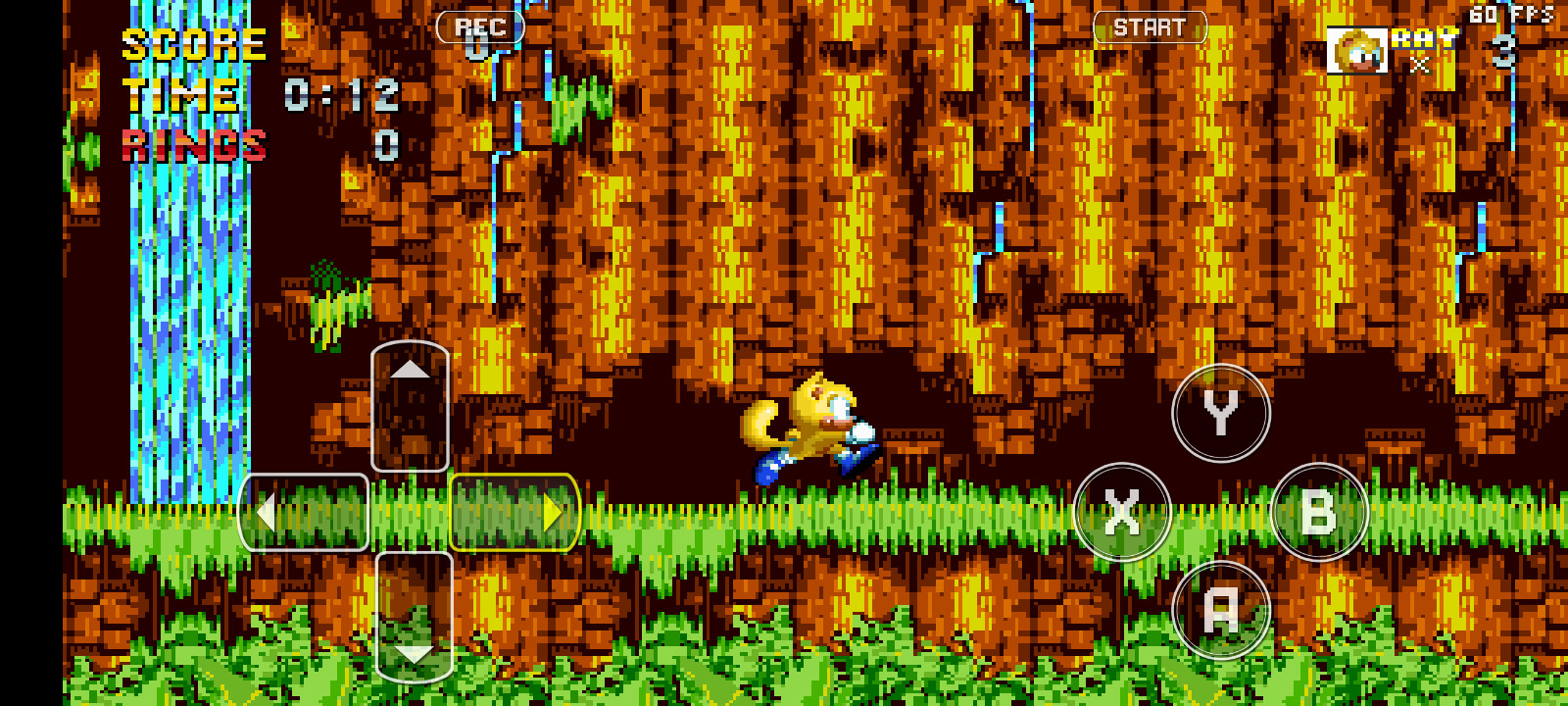Tap the 60 FPS counter display
This screenshot has width=1568, height=706.
click(1509, 13)
